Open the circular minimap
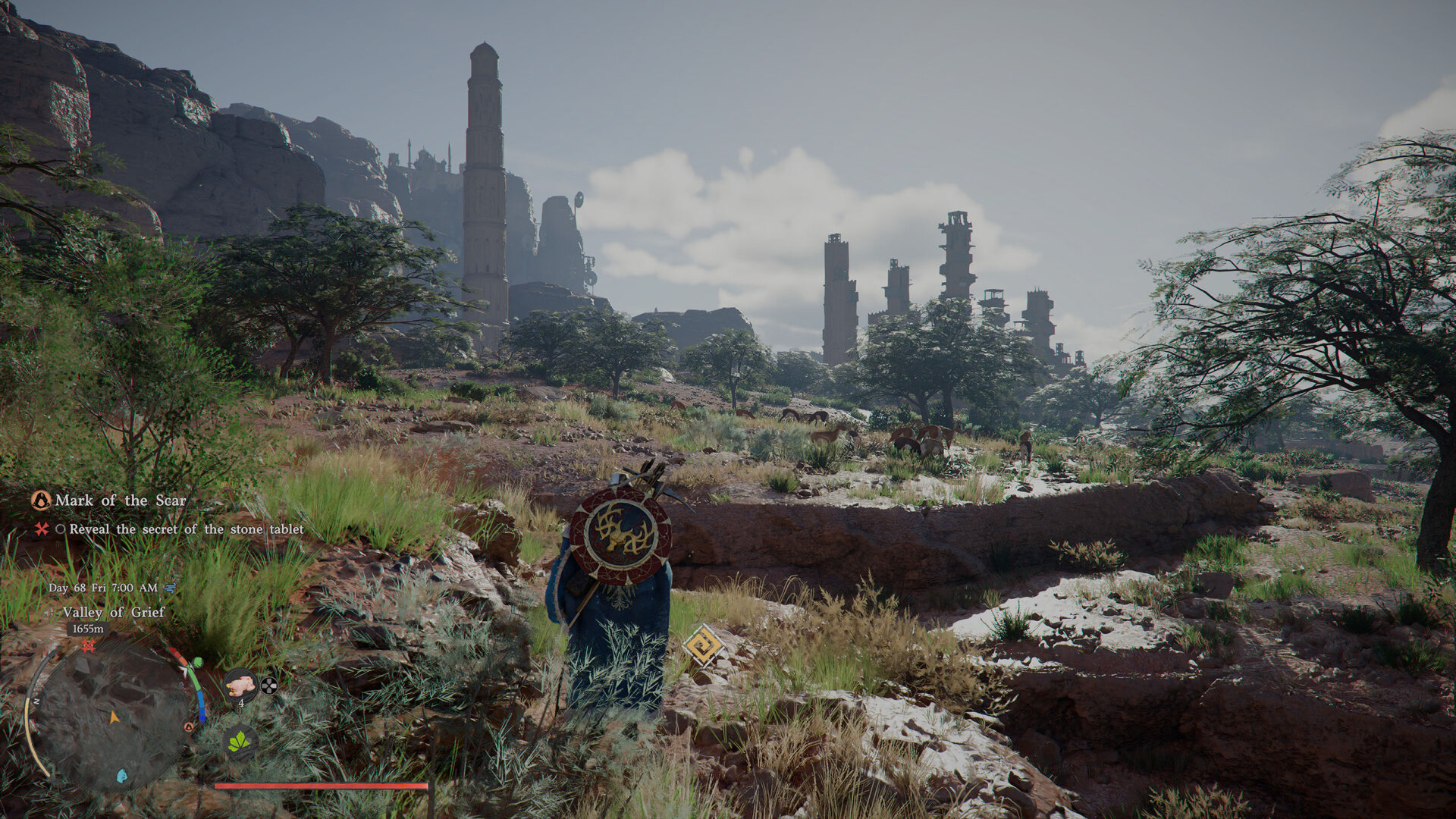1456x819 pixels. [114, 717]
